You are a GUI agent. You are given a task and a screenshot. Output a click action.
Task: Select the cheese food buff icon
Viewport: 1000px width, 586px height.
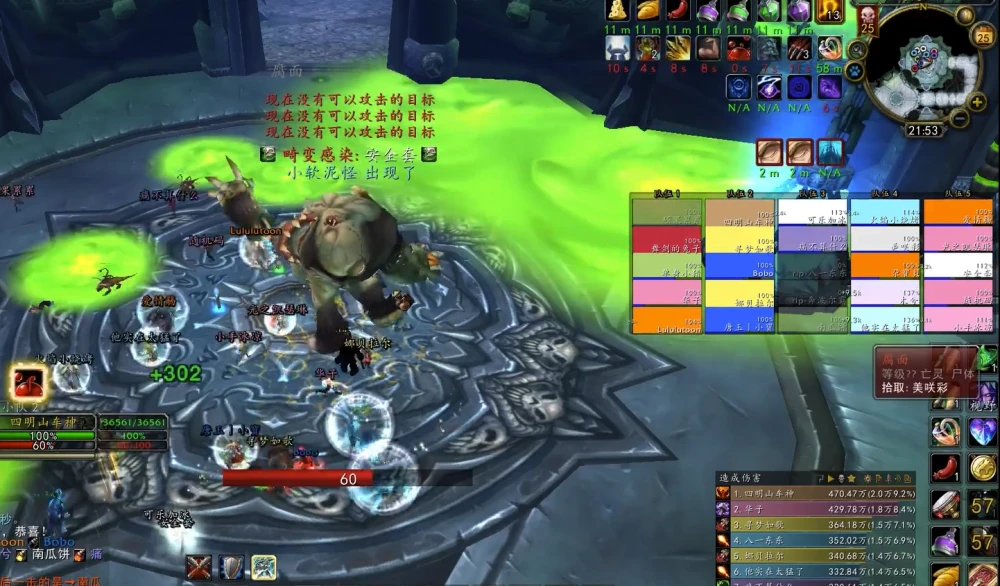[618, 10]
